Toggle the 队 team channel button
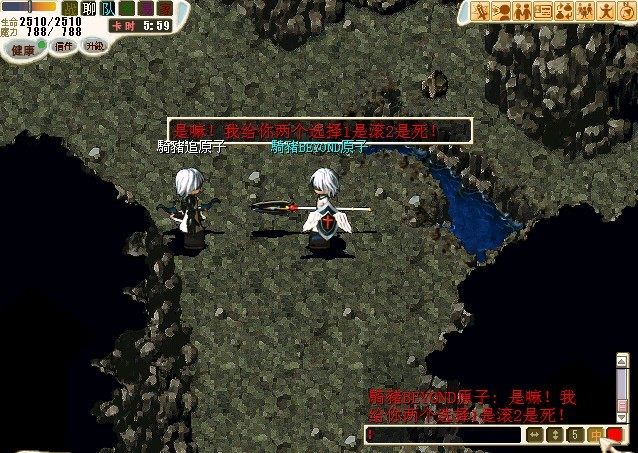The width and height of the screenshot is (638, 453). 107,8
